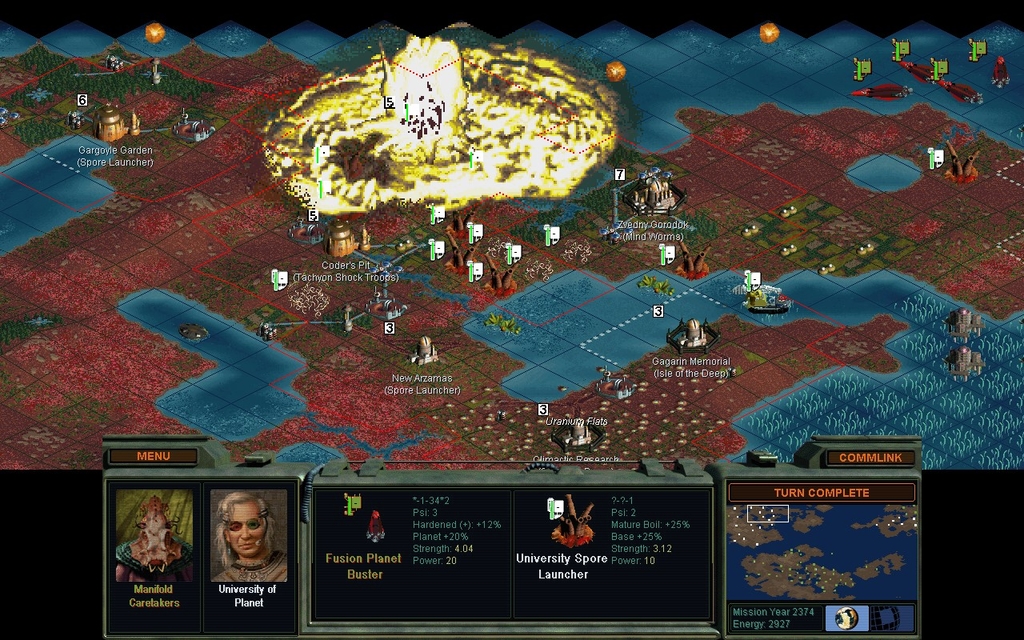The height and width of the screenshot is (640, 1024).
Task: Open the Gagarin Memorial base
Action: (x=692, y=334)
